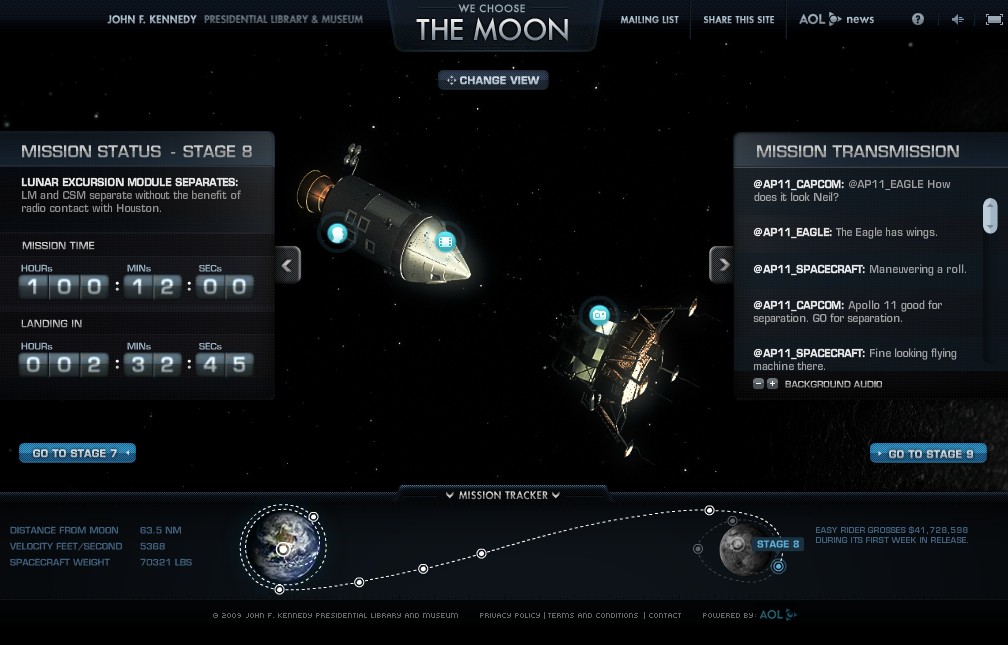Image resolution: width=1008 pixels, height=645 pixels.
Task: Open the help question mark icon
Action: coord(918,19)
